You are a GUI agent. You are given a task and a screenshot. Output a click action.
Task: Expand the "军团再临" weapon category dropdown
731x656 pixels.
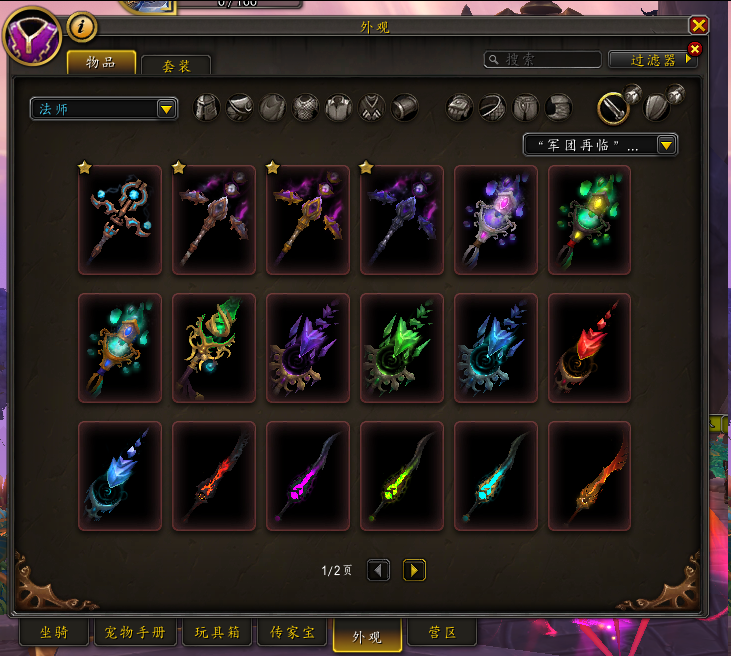(601, 145)
